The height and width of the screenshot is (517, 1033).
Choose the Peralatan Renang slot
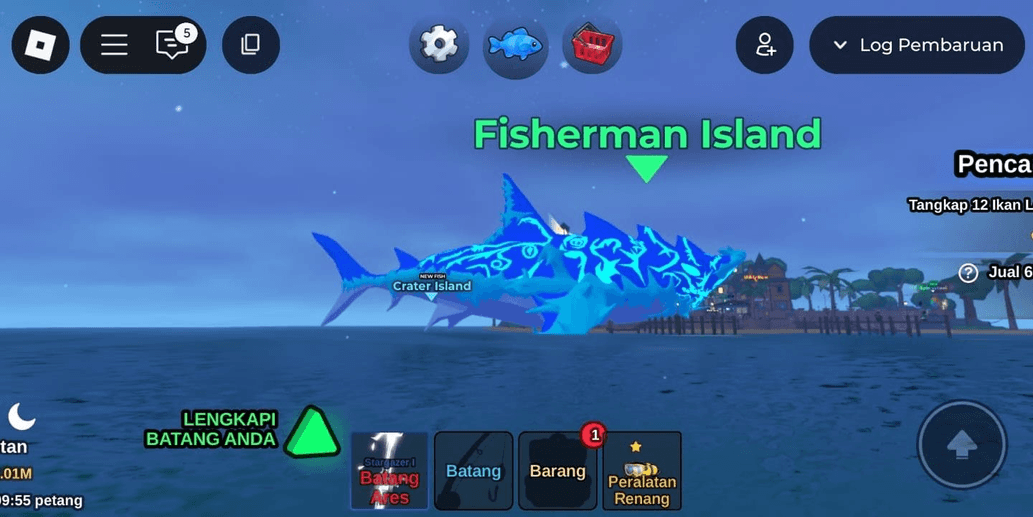(642, 471)
